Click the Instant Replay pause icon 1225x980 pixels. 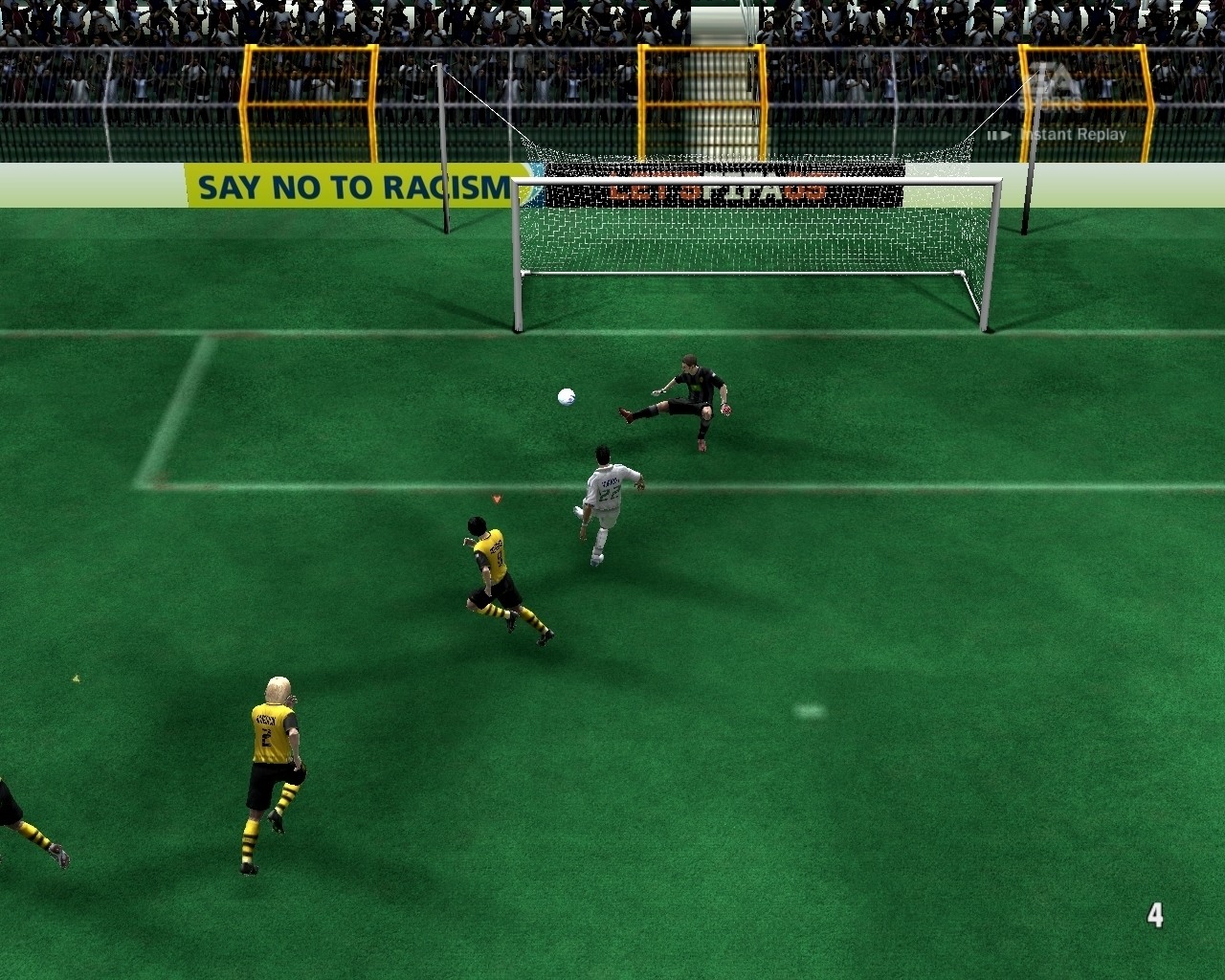pyautogui.click(x=993, y=135)
